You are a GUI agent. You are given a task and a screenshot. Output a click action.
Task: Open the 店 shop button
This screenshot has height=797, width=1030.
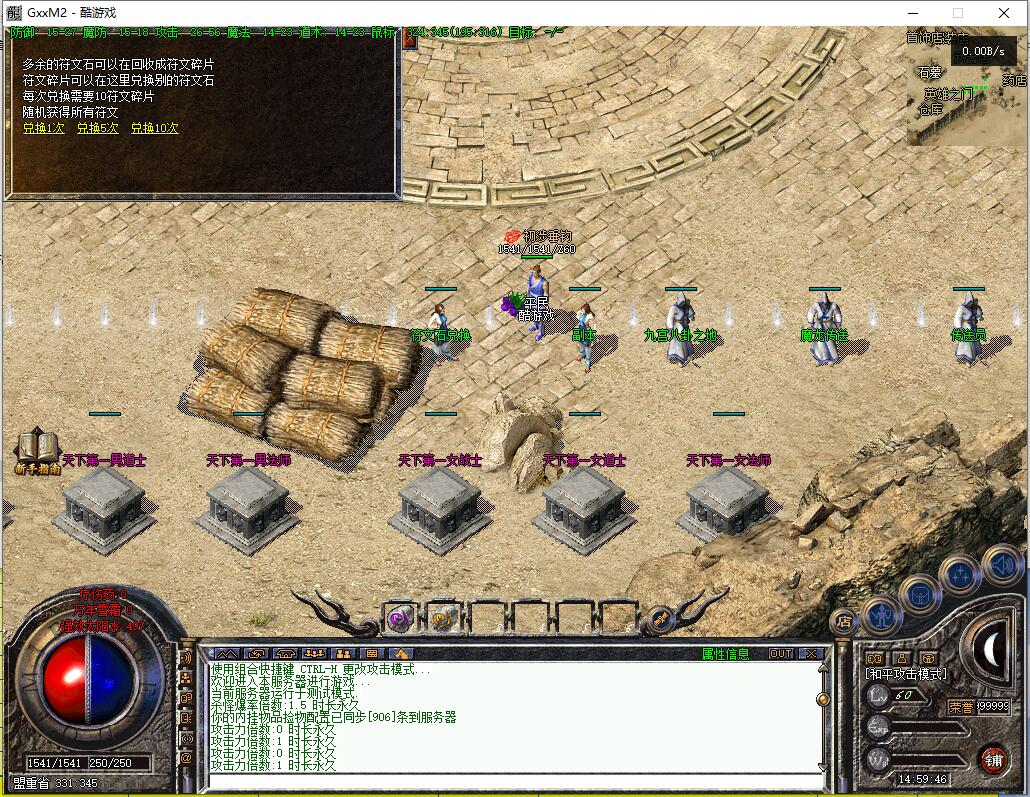(843, 621)
